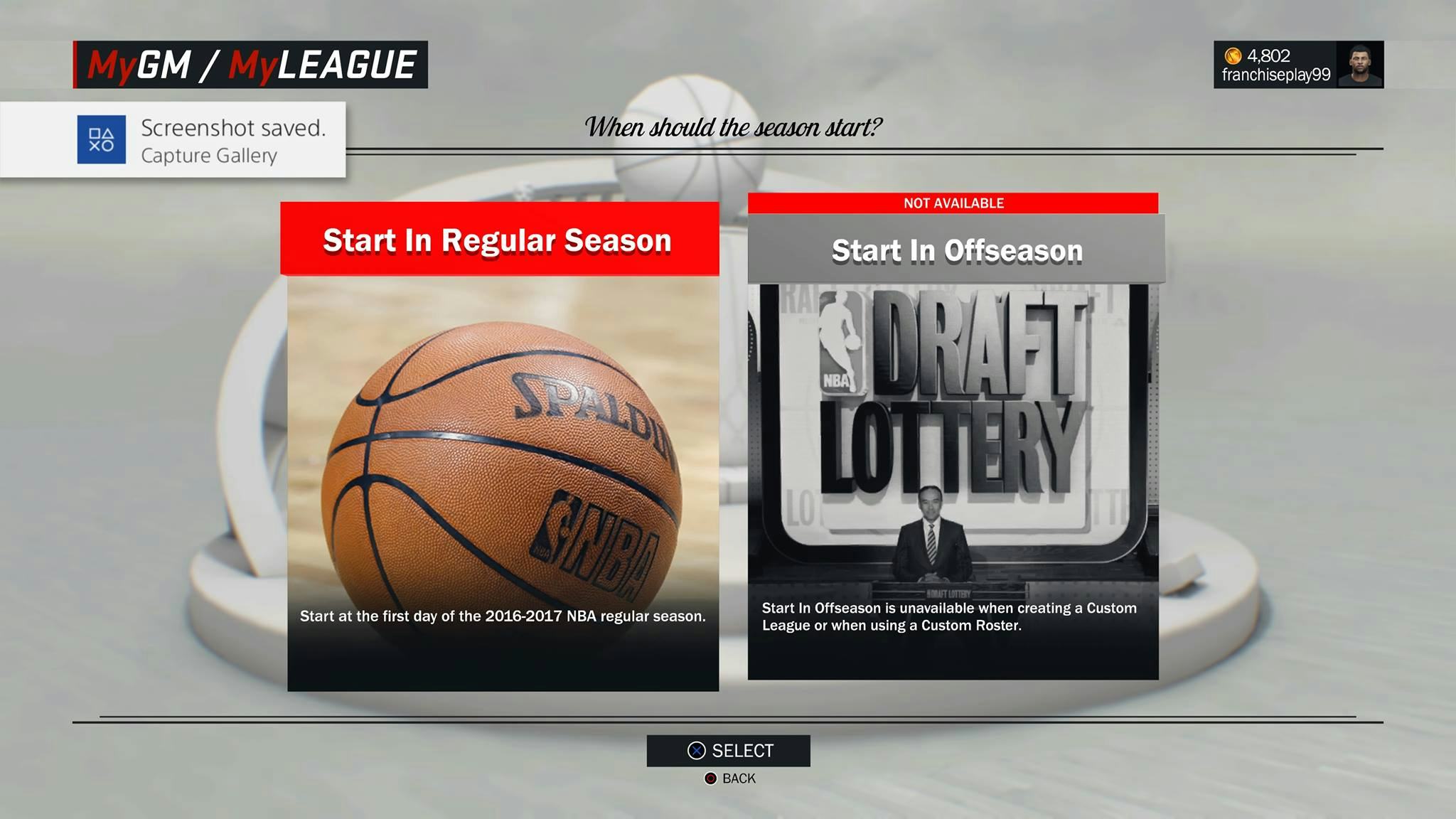This screenshot has width=1456, height=819.
Task: Open the Screenshot saved notification
Action: click(x=173, y=140)
